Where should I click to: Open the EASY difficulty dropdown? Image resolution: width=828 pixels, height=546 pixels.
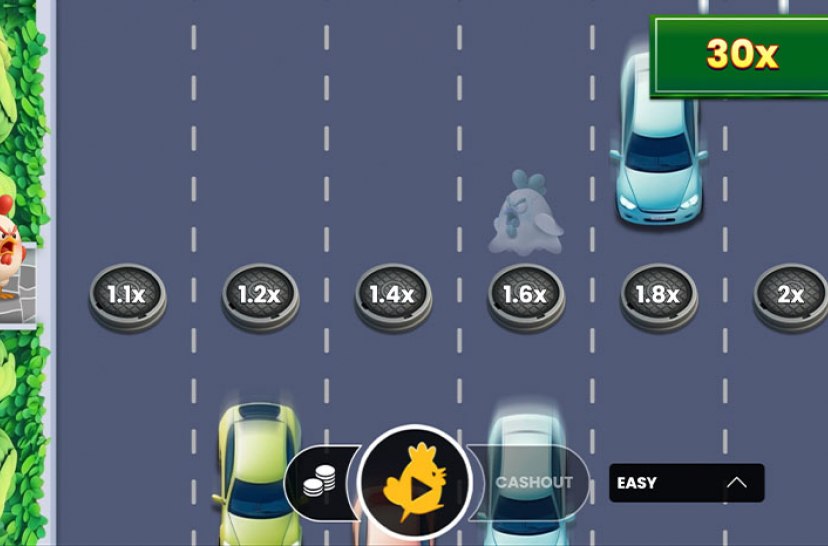686,483
